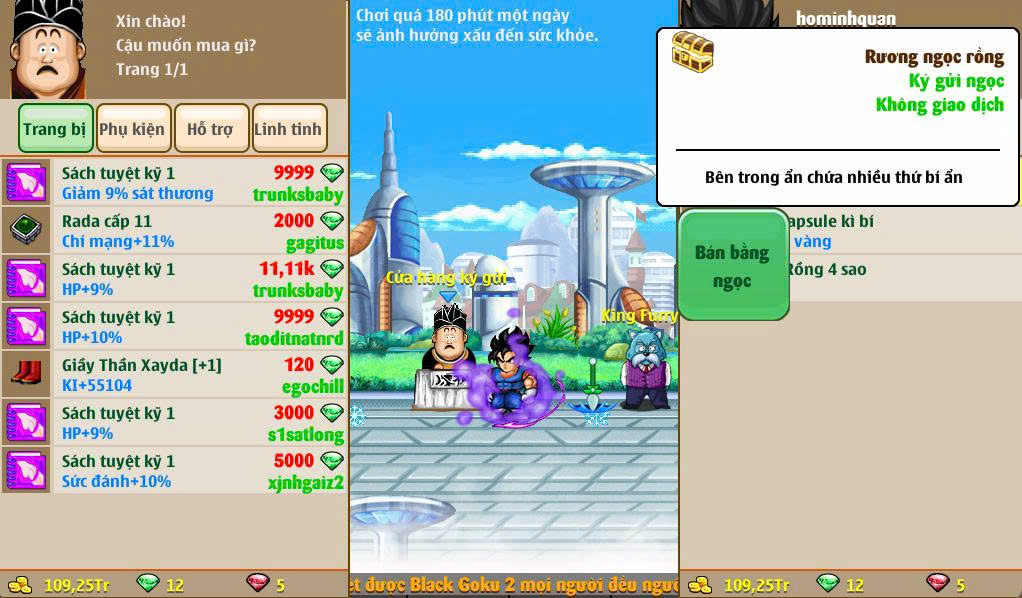Select Sách tuyệt kỹ 1 sold by s1satlong
The height and width of the screenshot is (598, 1022).
click(x=174, y=423)
